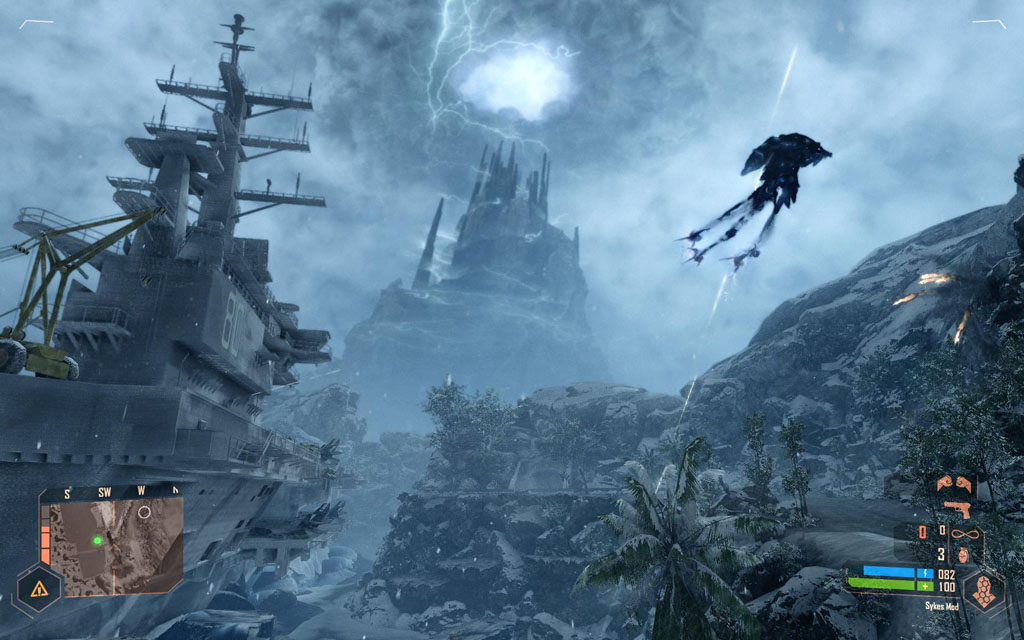
Task: Select the yellow warning triangle hexagon icon
Action: [38, 591]
